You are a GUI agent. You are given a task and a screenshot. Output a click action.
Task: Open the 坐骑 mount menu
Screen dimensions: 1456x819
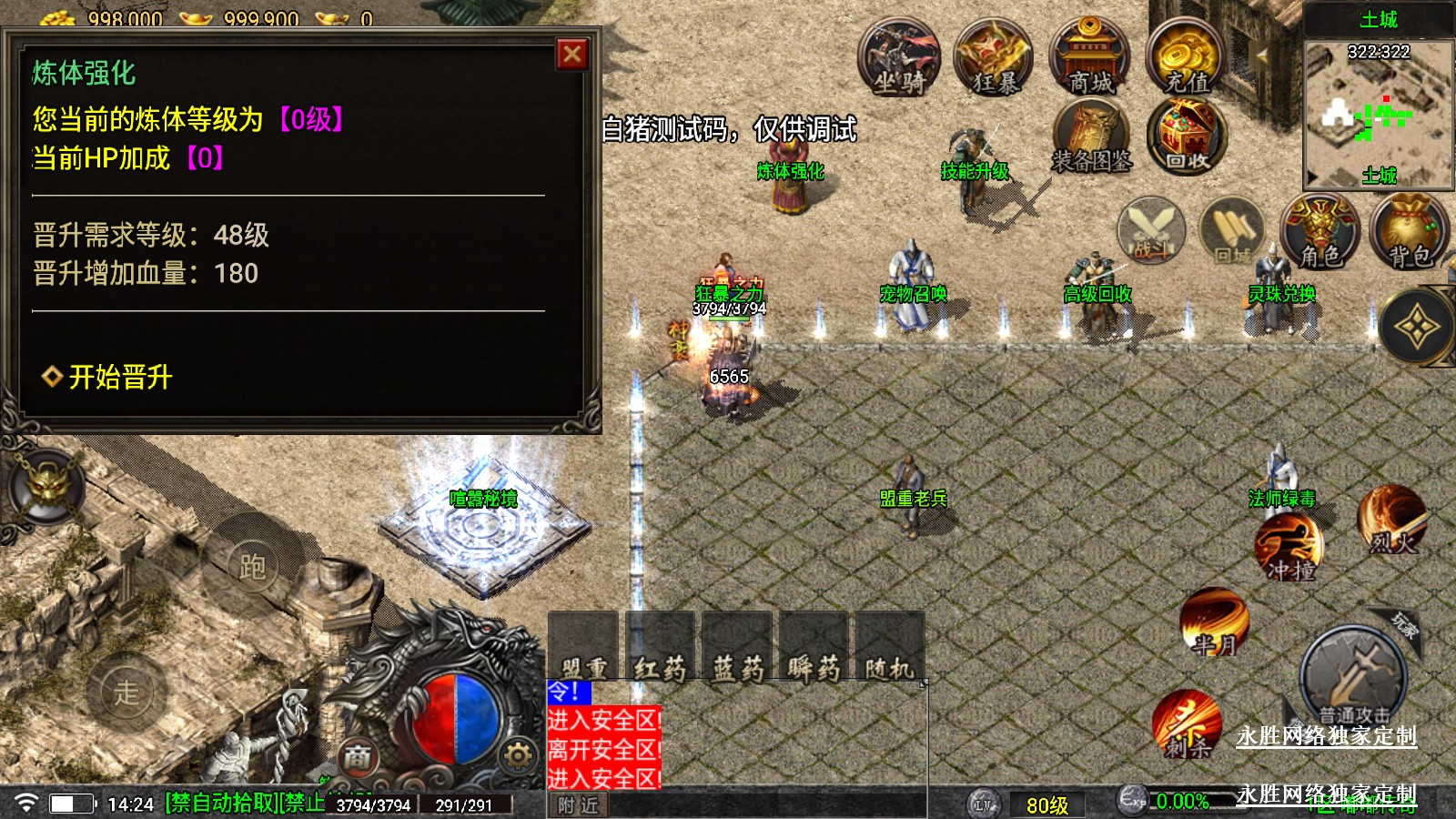(x=898, y=60)
